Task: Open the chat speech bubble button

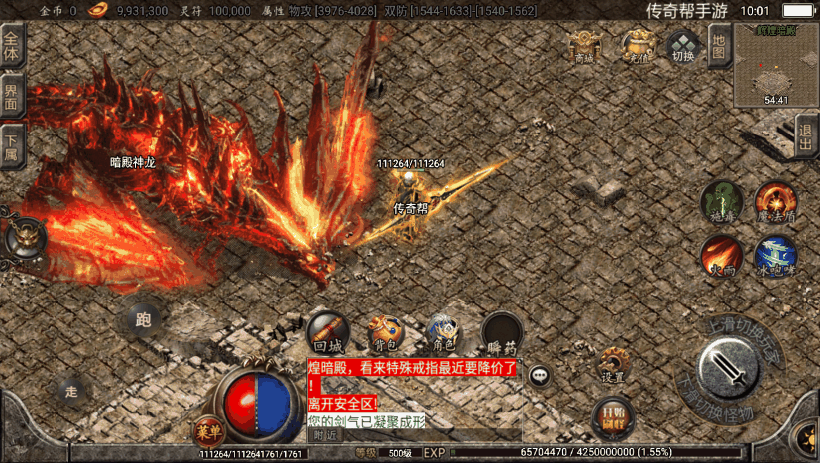Action: point(540,376)
